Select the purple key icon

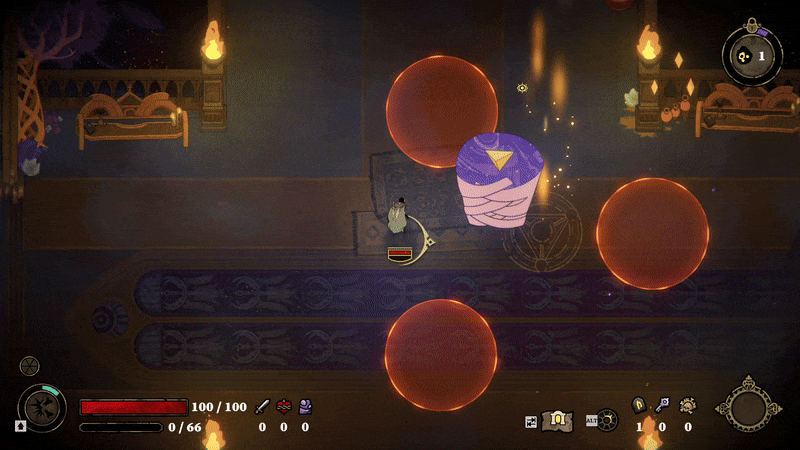tap(662, 406)
